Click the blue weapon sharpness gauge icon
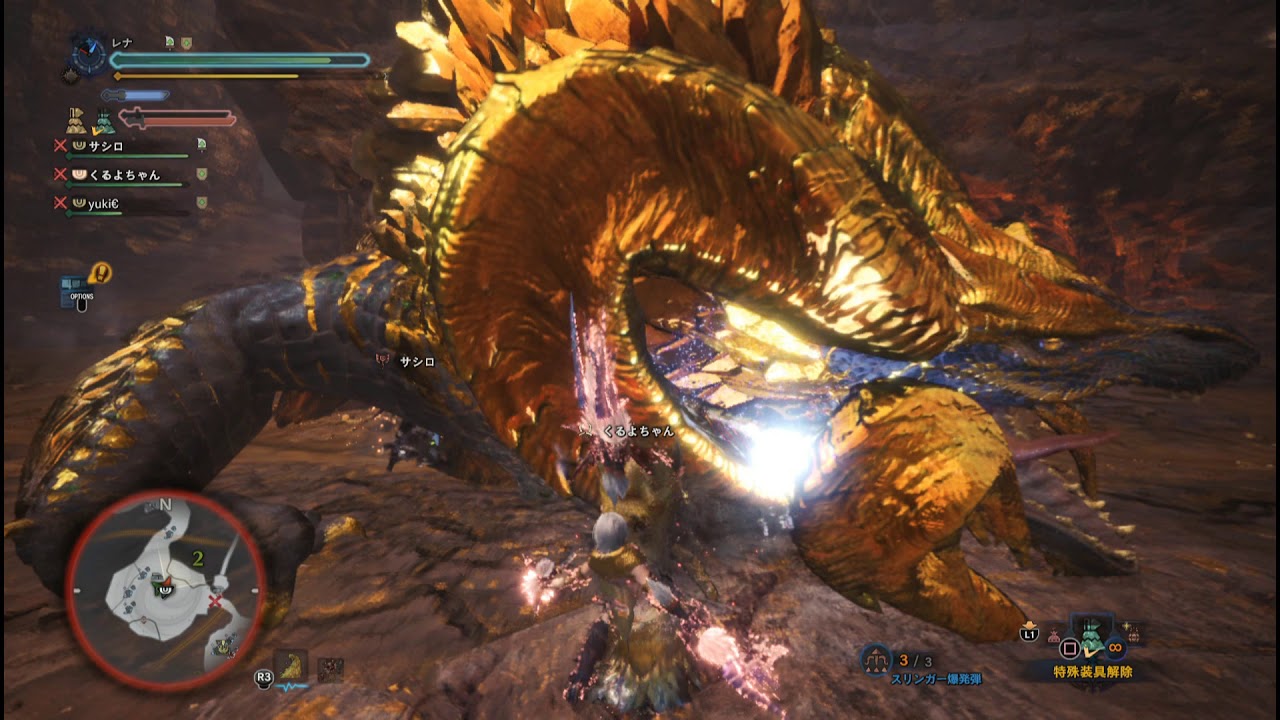Screen dimensions: 1280x720 pos(135,94)
